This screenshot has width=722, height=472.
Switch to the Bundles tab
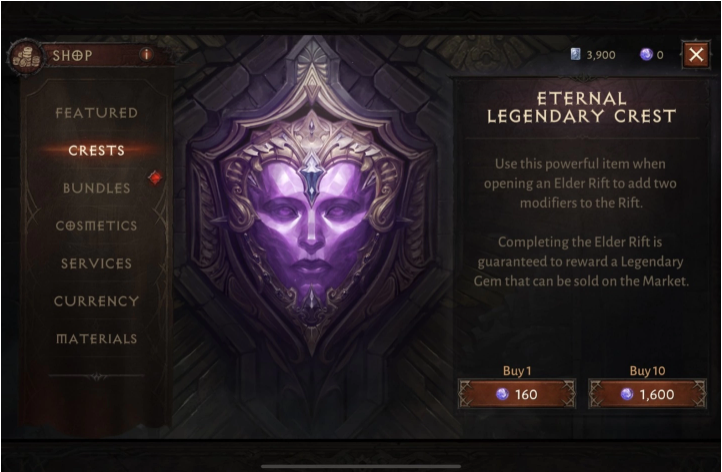click(x=96, y=188)
